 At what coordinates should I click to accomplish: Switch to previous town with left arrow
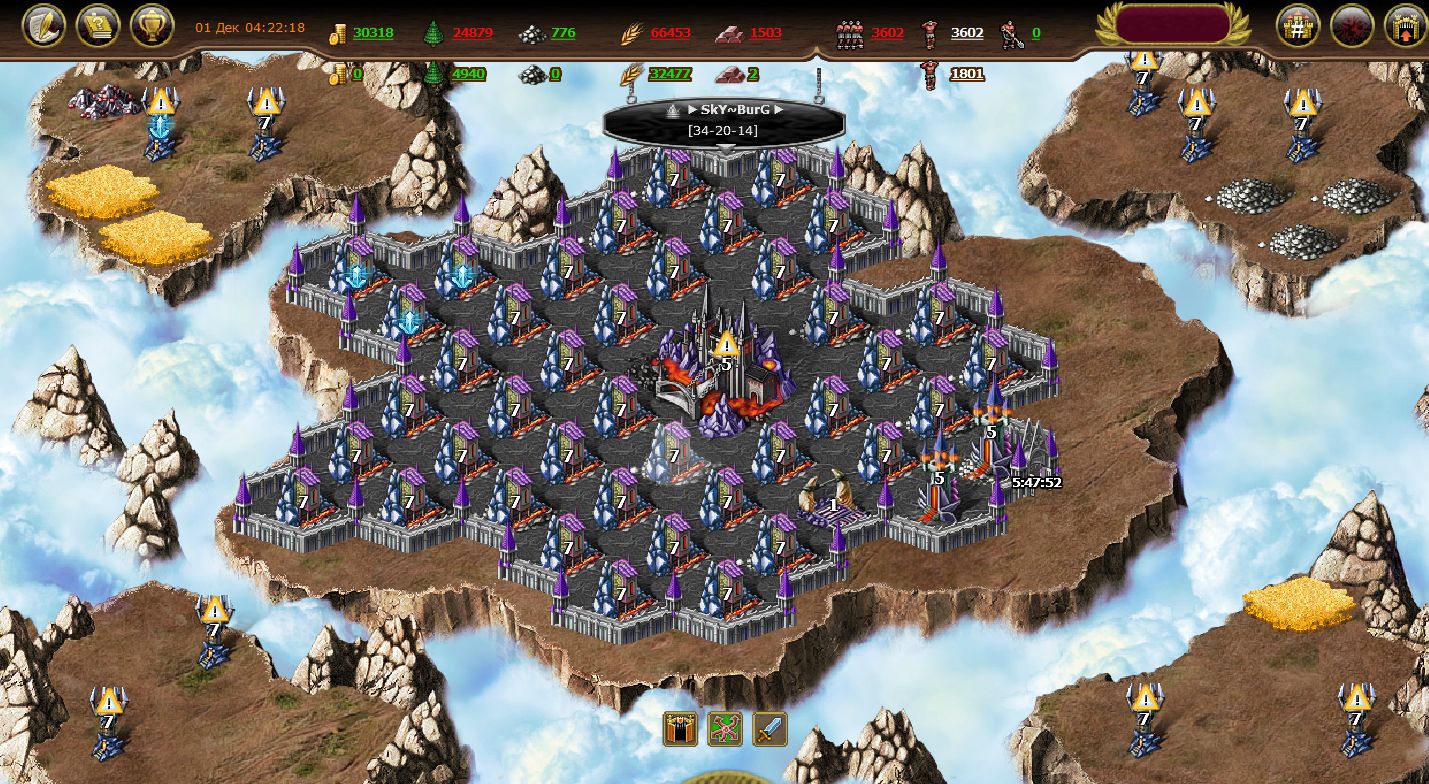coord(690,110)
